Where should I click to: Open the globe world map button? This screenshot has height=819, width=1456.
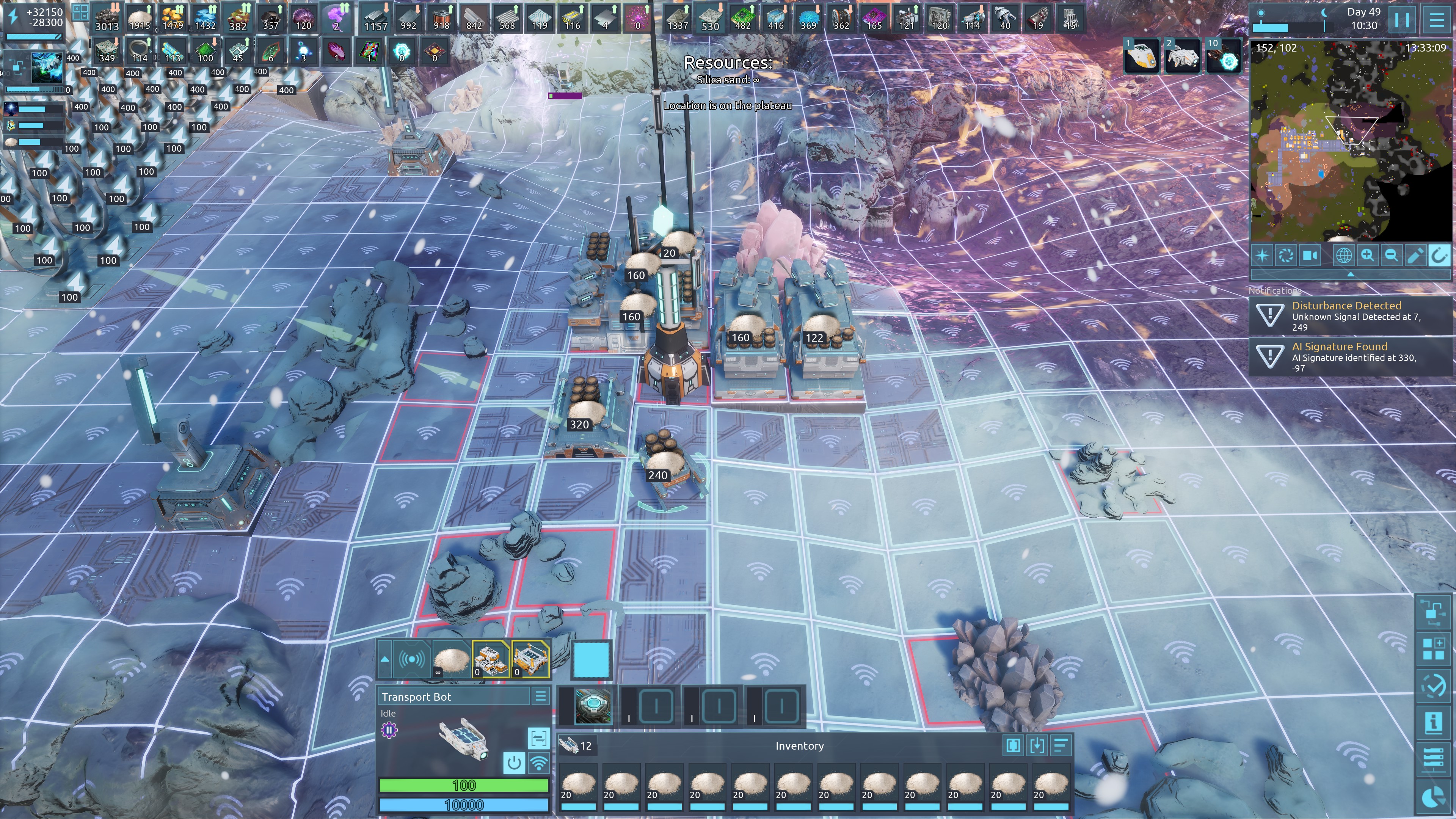(1343, 256)
